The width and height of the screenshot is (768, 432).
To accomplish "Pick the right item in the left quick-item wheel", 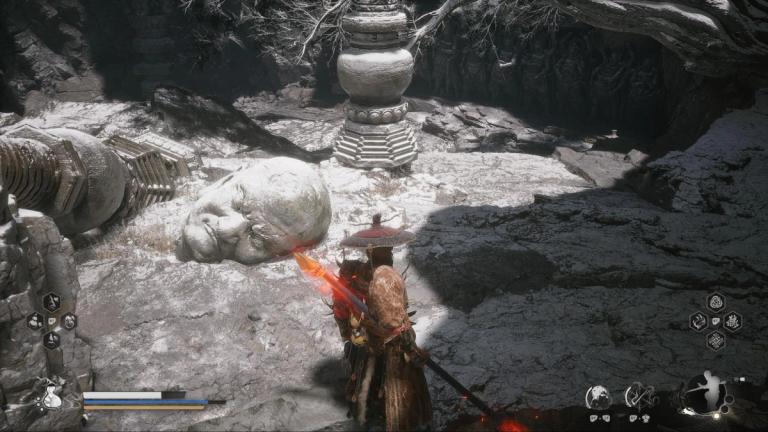I will [68, 321].
